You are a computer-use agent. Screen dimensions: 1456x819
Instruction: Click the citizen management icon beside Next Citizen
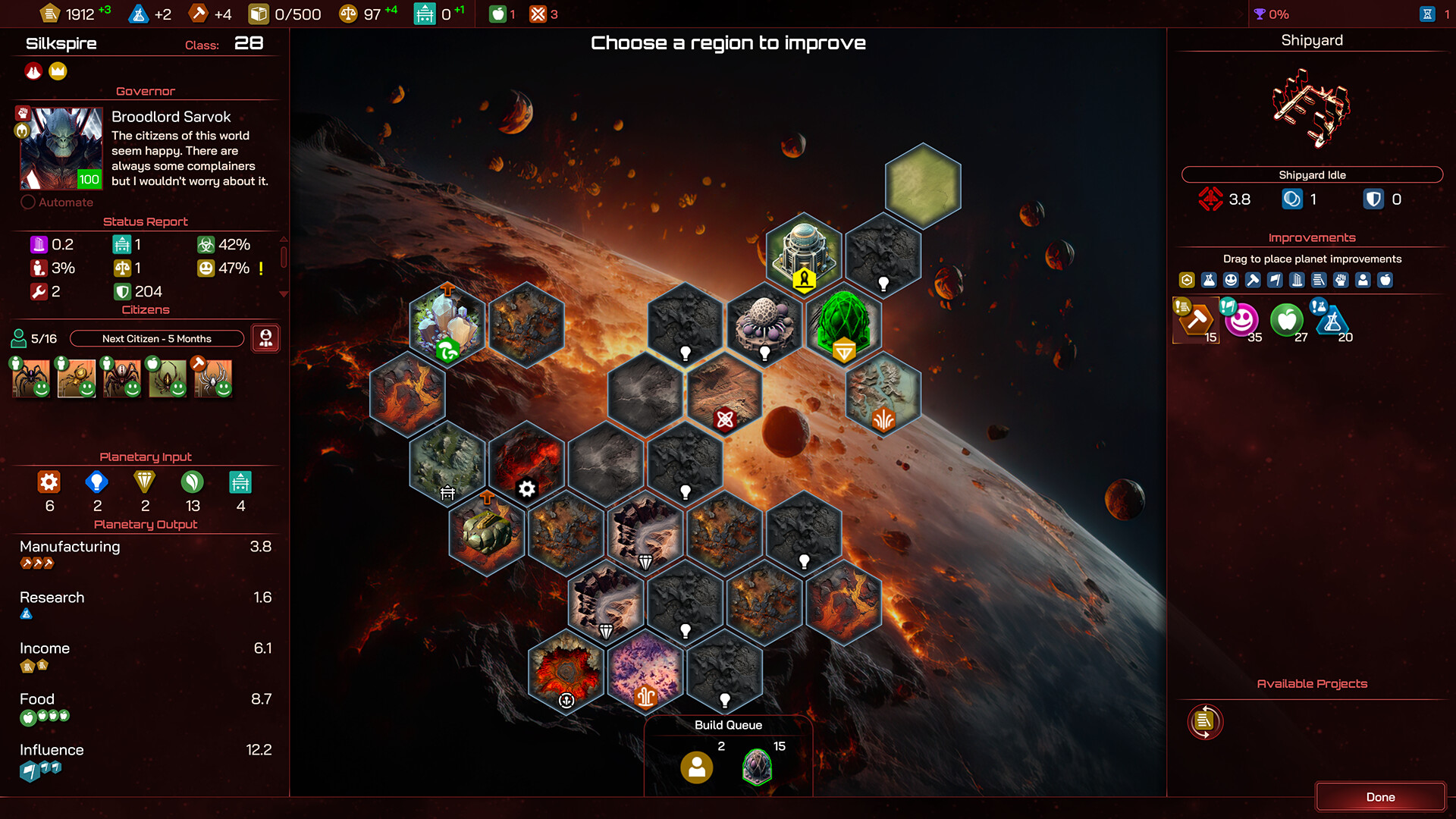pyautogui.click(x=266, y=338)
